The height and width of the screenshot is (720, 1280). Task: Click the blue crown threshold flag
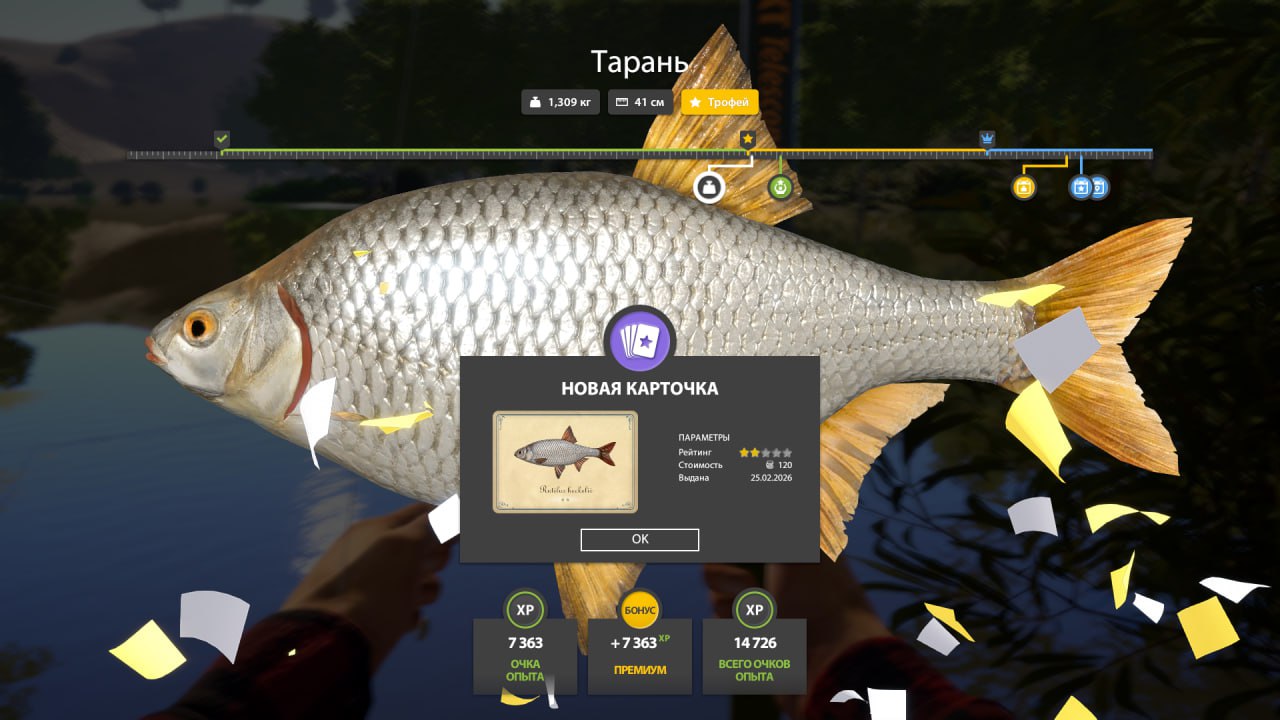[x=987, y=139]
